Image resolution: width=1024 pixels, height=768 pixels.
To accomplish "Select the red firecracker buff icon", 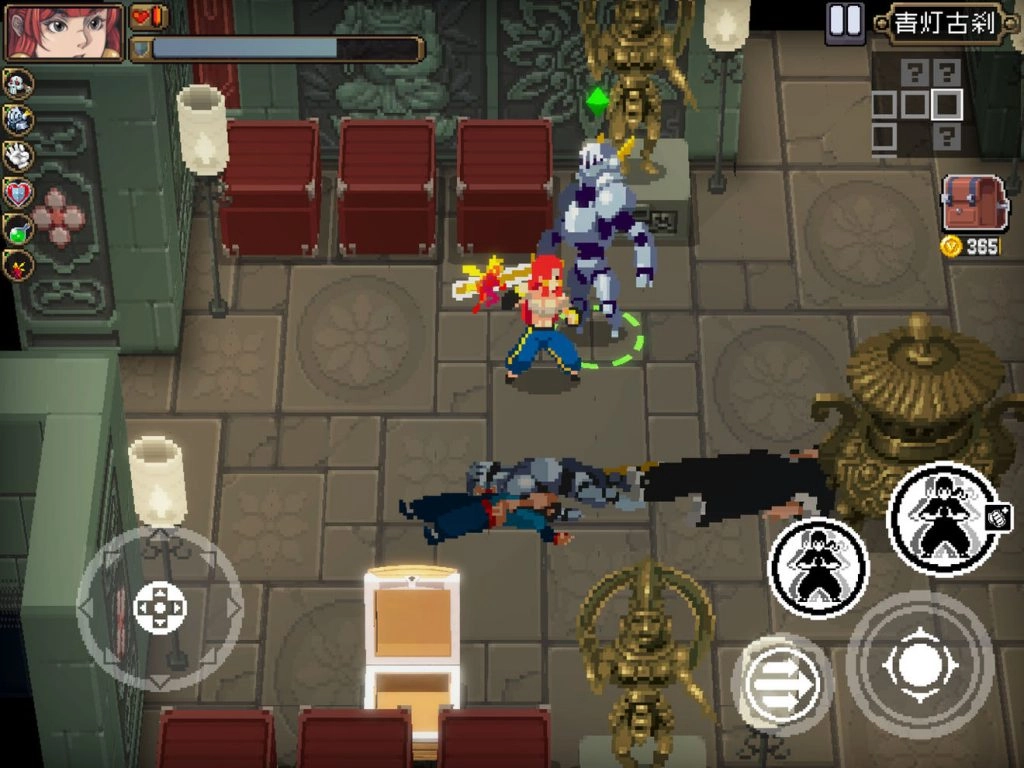I will (x=18, y=265).
